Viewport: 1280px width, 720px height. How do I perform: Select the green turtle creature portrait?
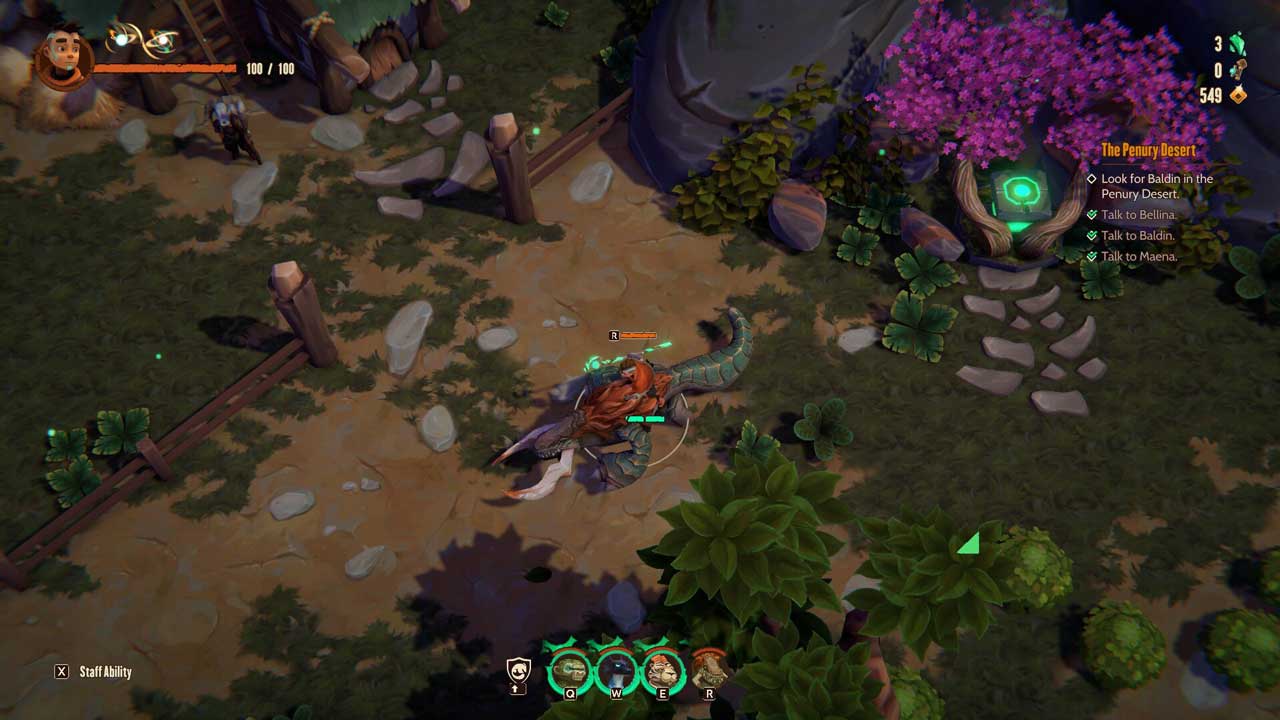(x=570, y=668)
